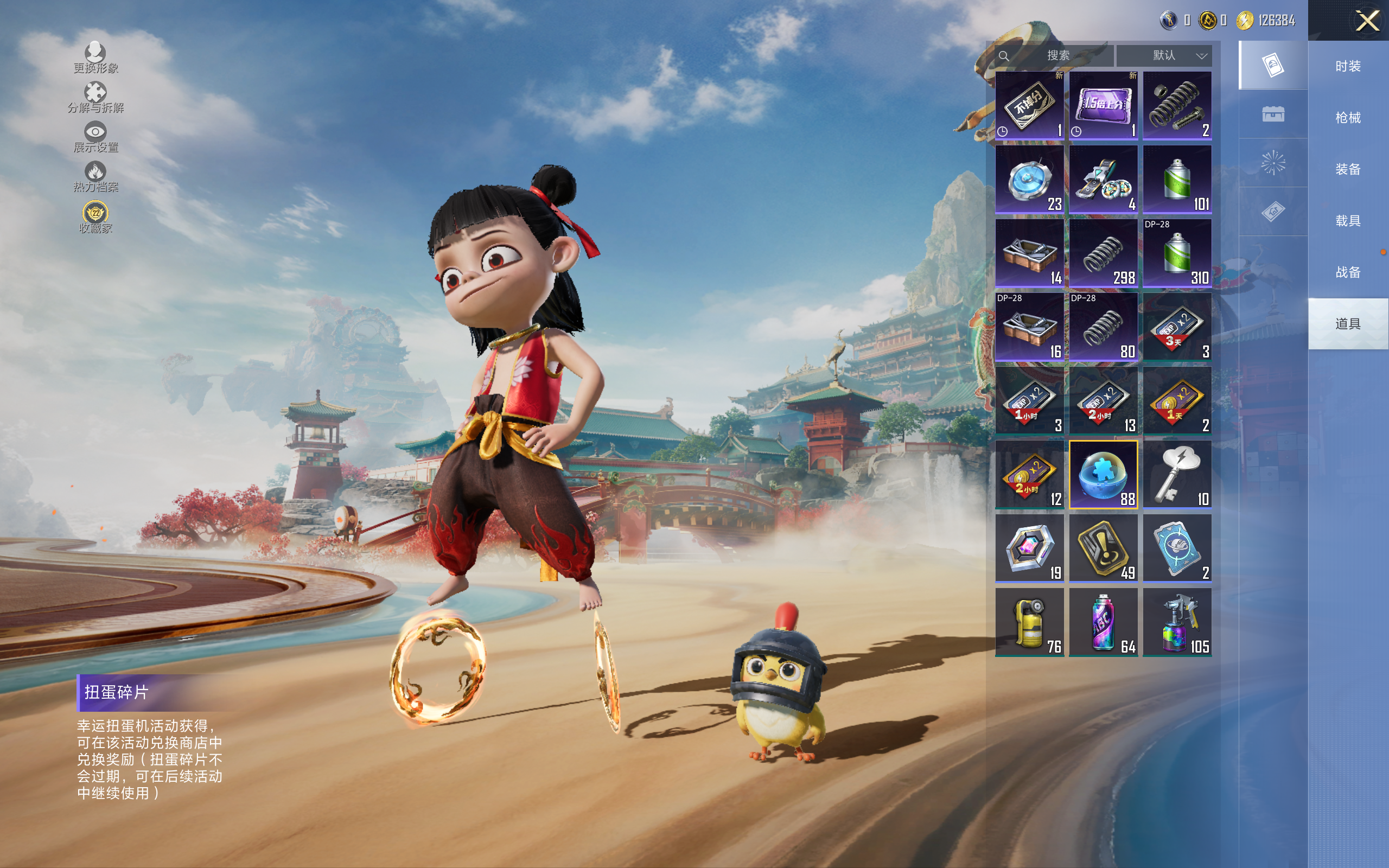Open the 枪械 firearms tab
The image size is (1389, 868).
pyautogui.click(x=1348, y=118)
